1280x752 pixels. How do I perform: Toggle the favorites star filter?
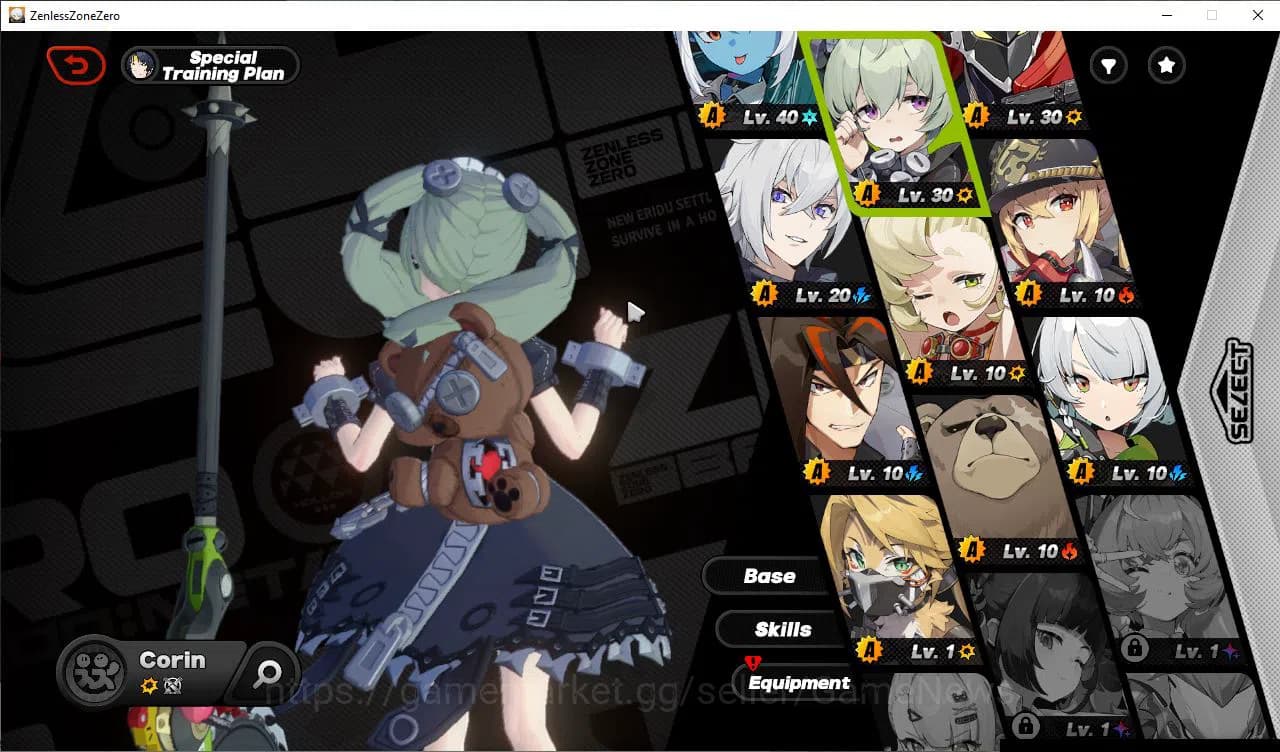(x=1166, y=66)
